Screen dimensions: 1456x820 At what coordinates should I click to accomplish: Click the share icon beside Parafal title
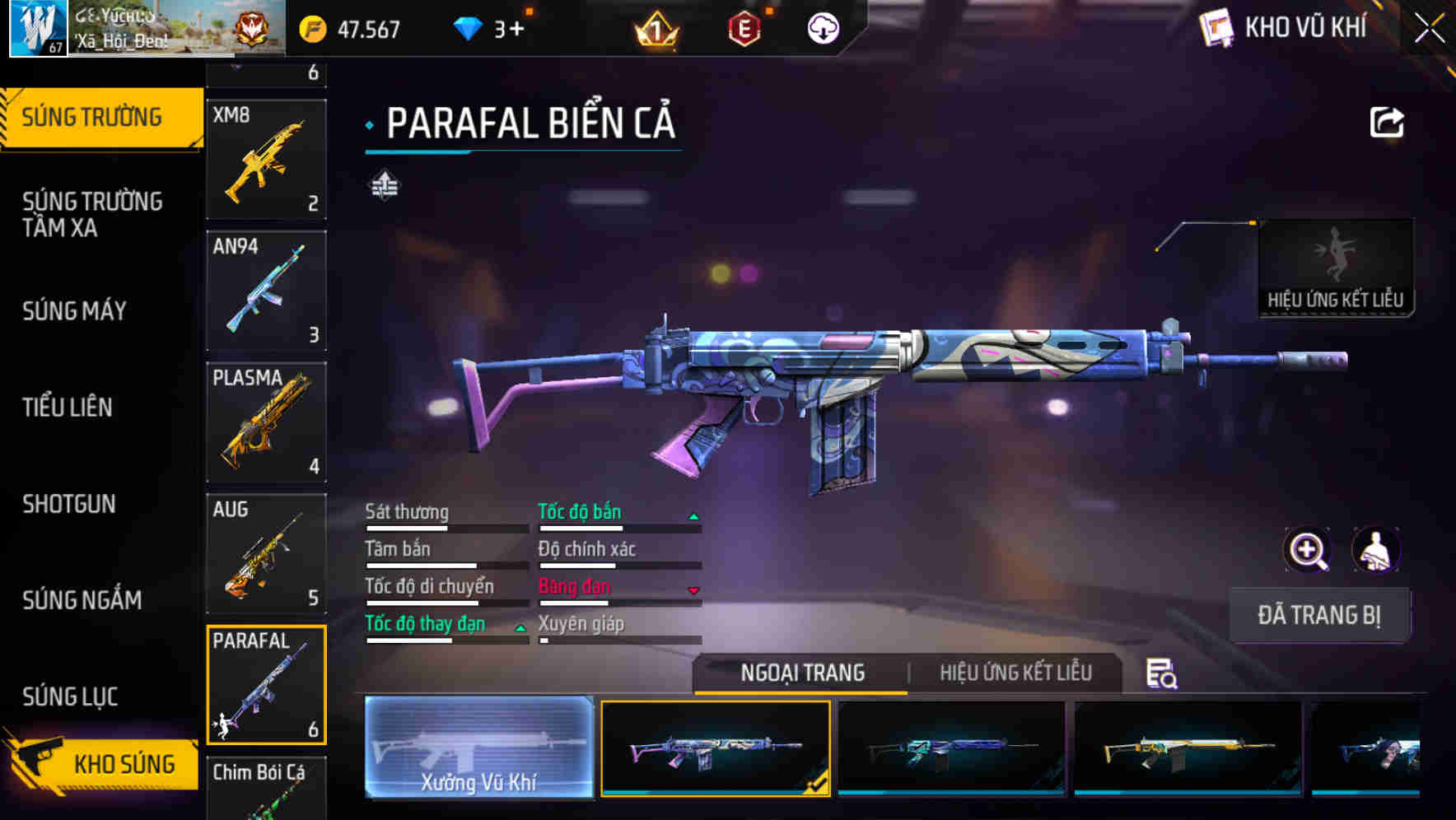click(x=1387, y=121)
